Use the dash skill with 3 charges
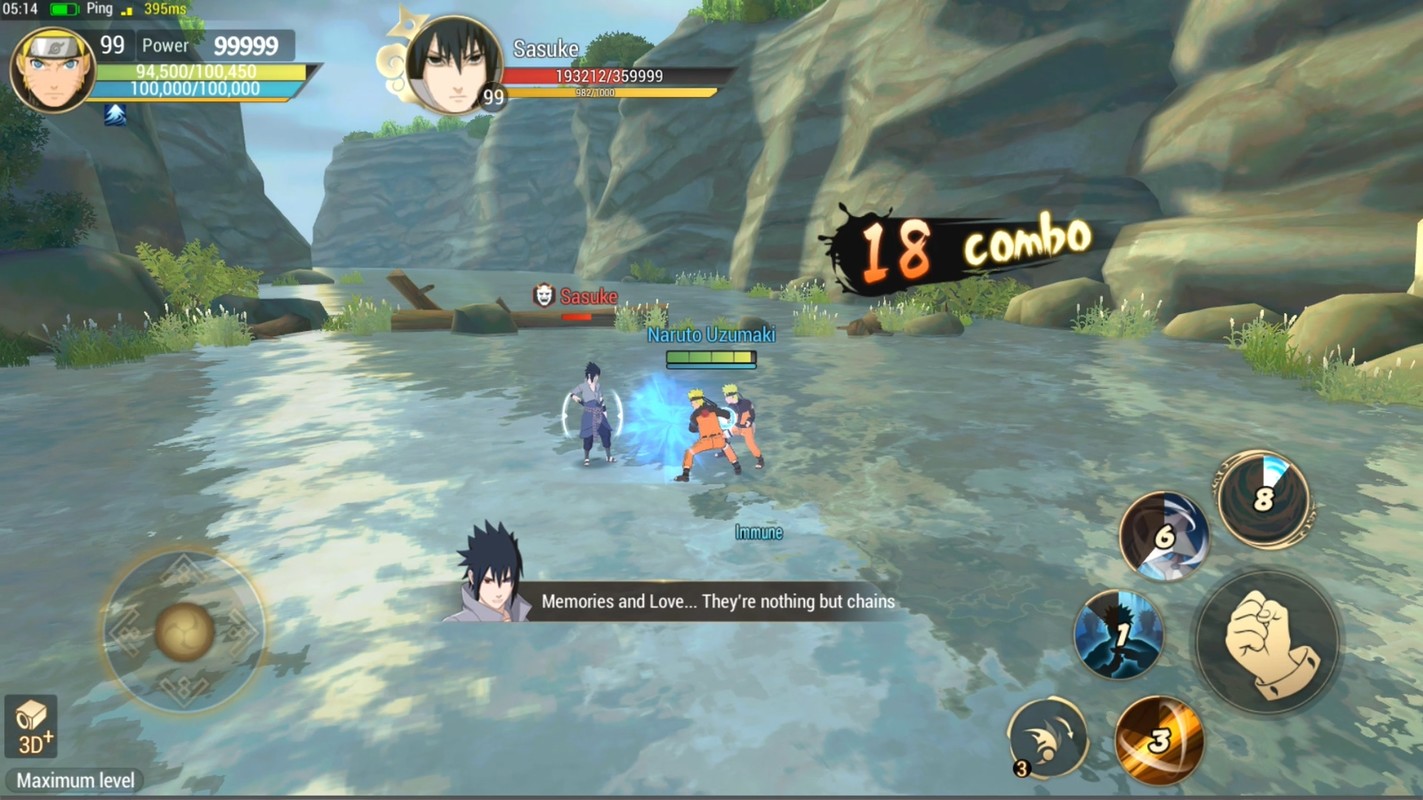The image size is (1423, 800). 1047,739
